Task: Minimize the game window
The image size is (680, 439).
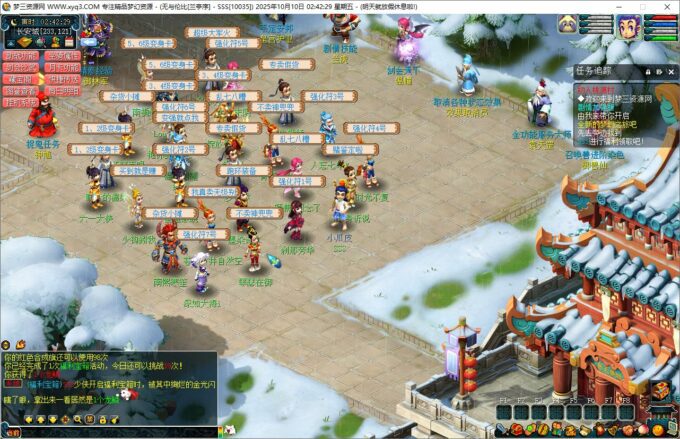Action: [620, 6]
